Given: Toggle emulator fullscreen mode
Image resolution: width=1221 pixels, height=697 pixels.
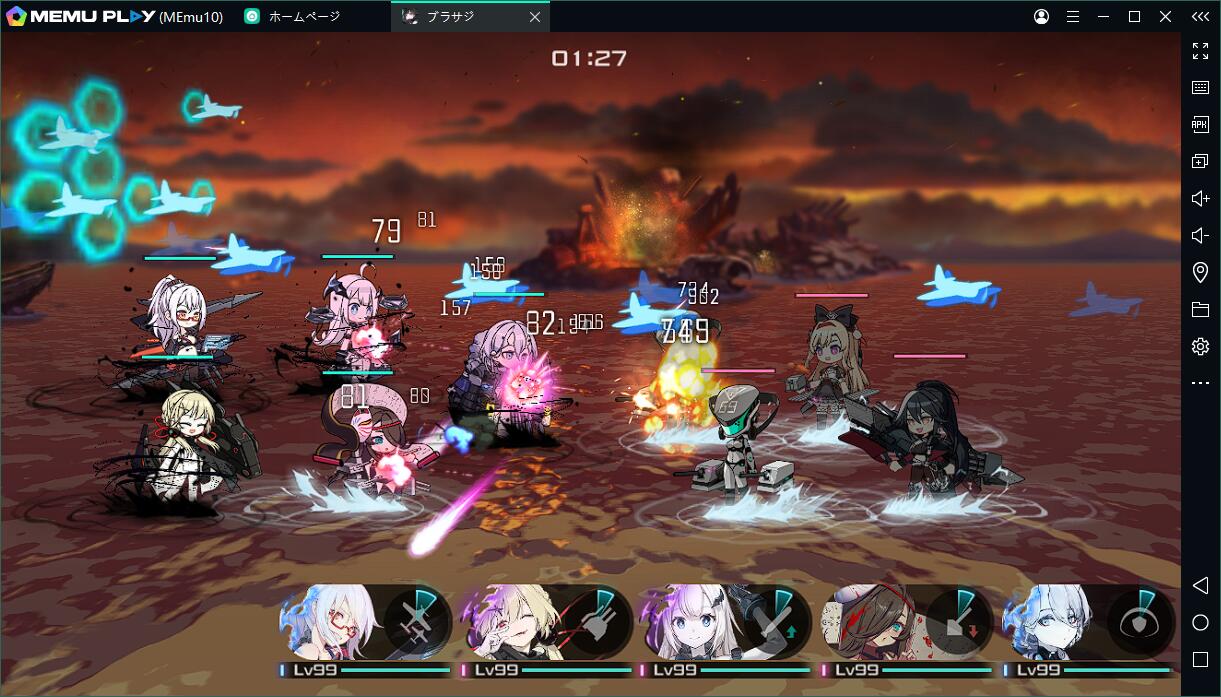Looking at the screenshot, I should click(1200, 51).
